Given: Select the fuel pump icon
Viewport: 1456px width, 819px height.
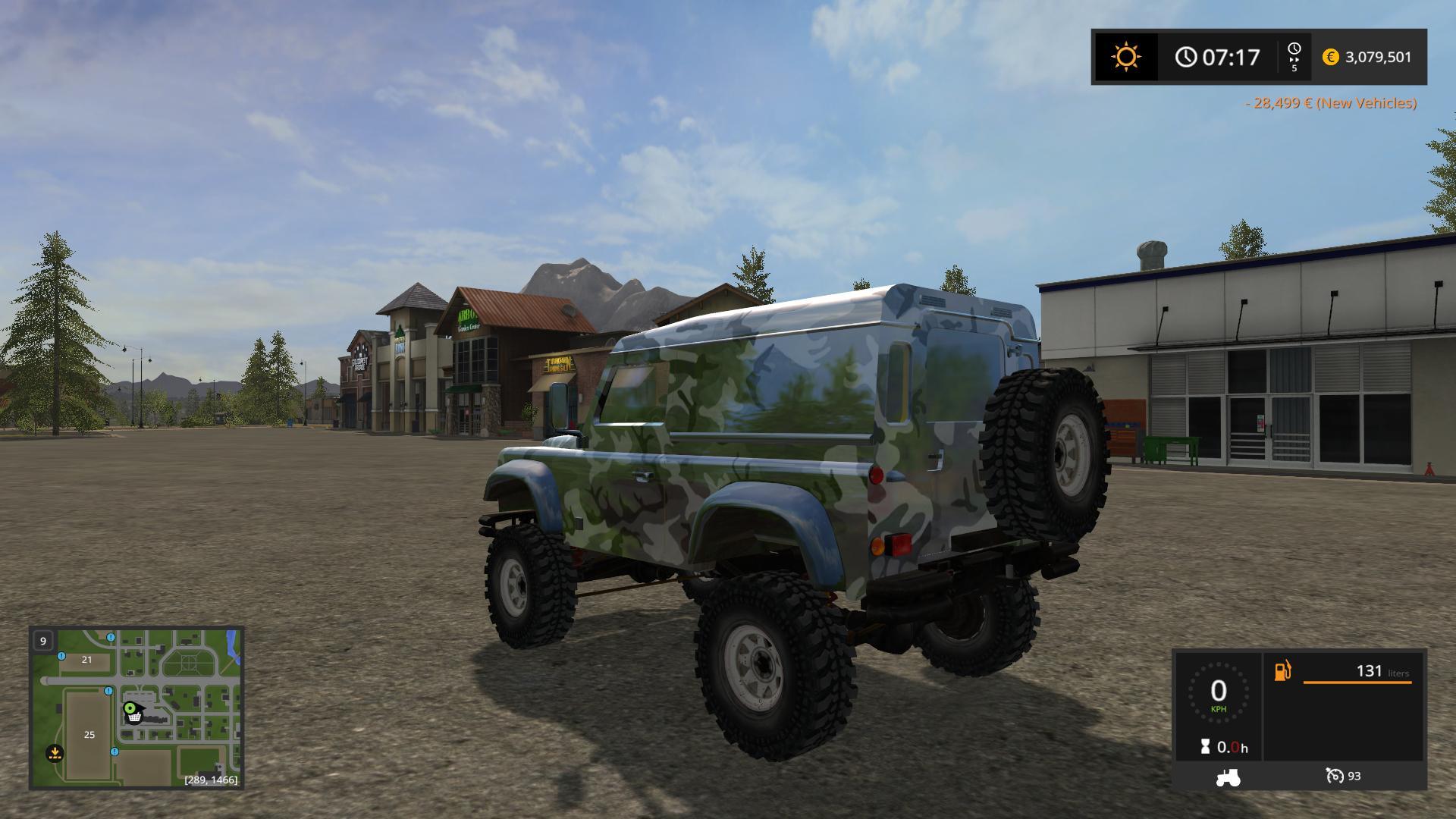Looking at the screenshot, I should tap(1282, 671).
